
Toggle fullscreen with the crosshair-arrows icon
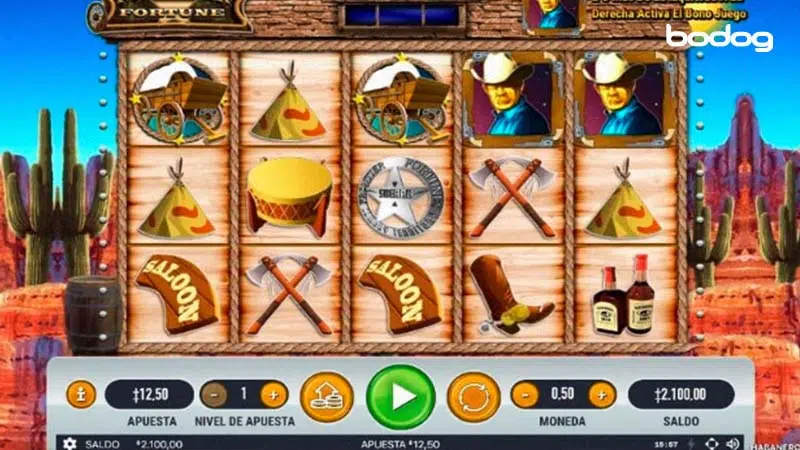tap(711, 443)
